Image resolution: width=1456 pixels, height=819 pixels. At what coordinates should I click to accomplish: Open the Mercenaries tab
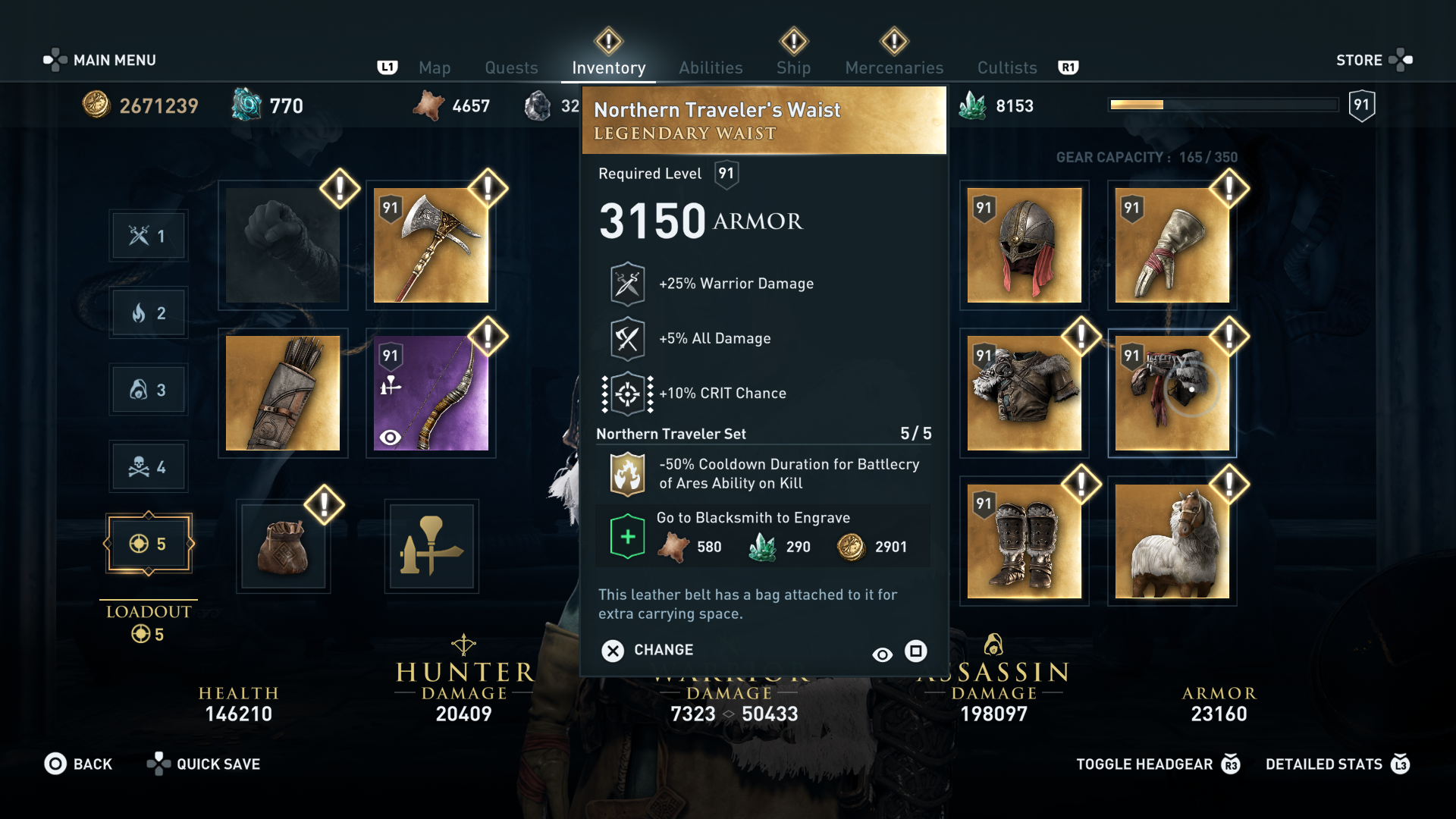click(893, 67)
